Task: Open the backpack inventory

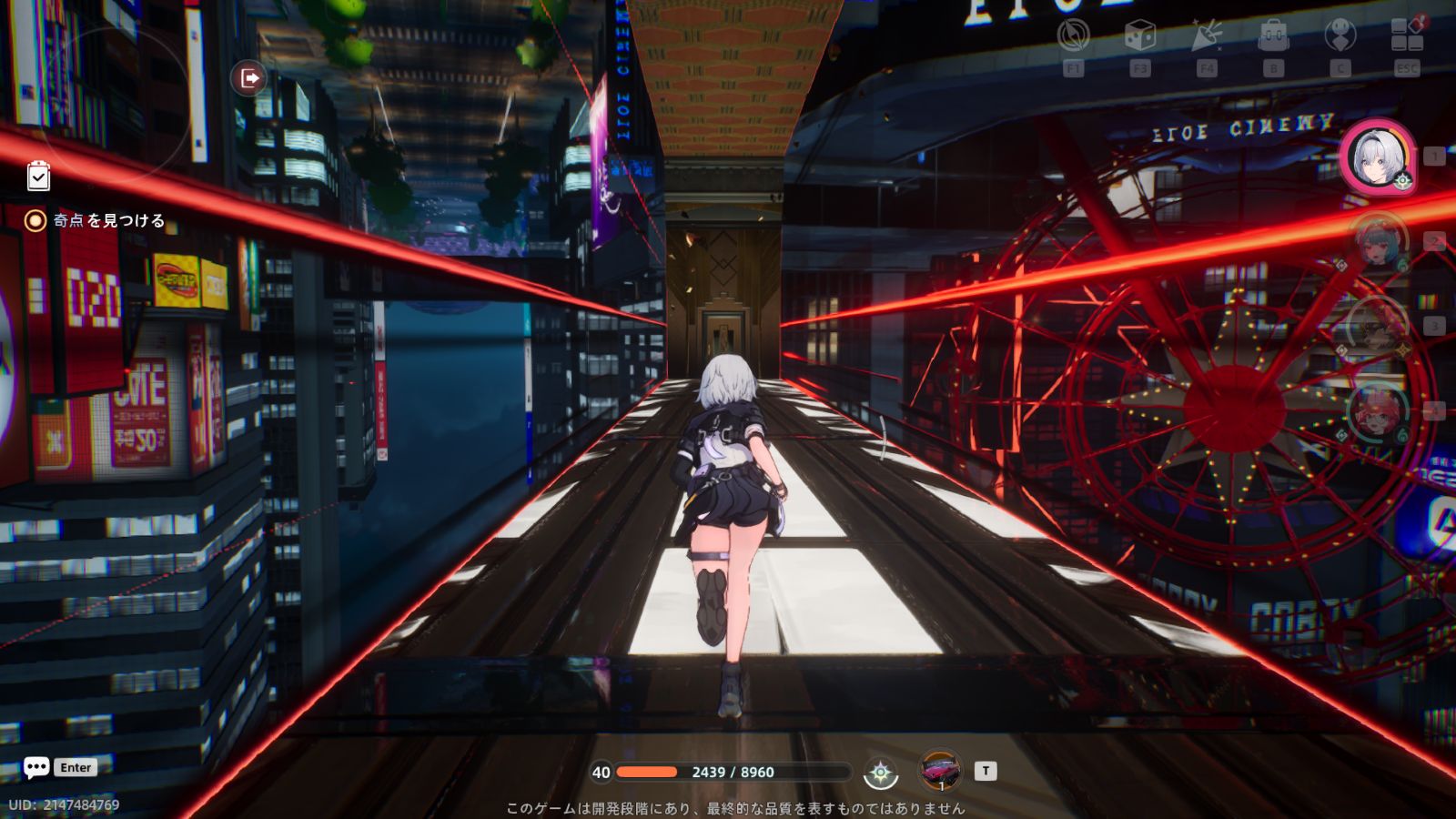Action: point(1273,36)
